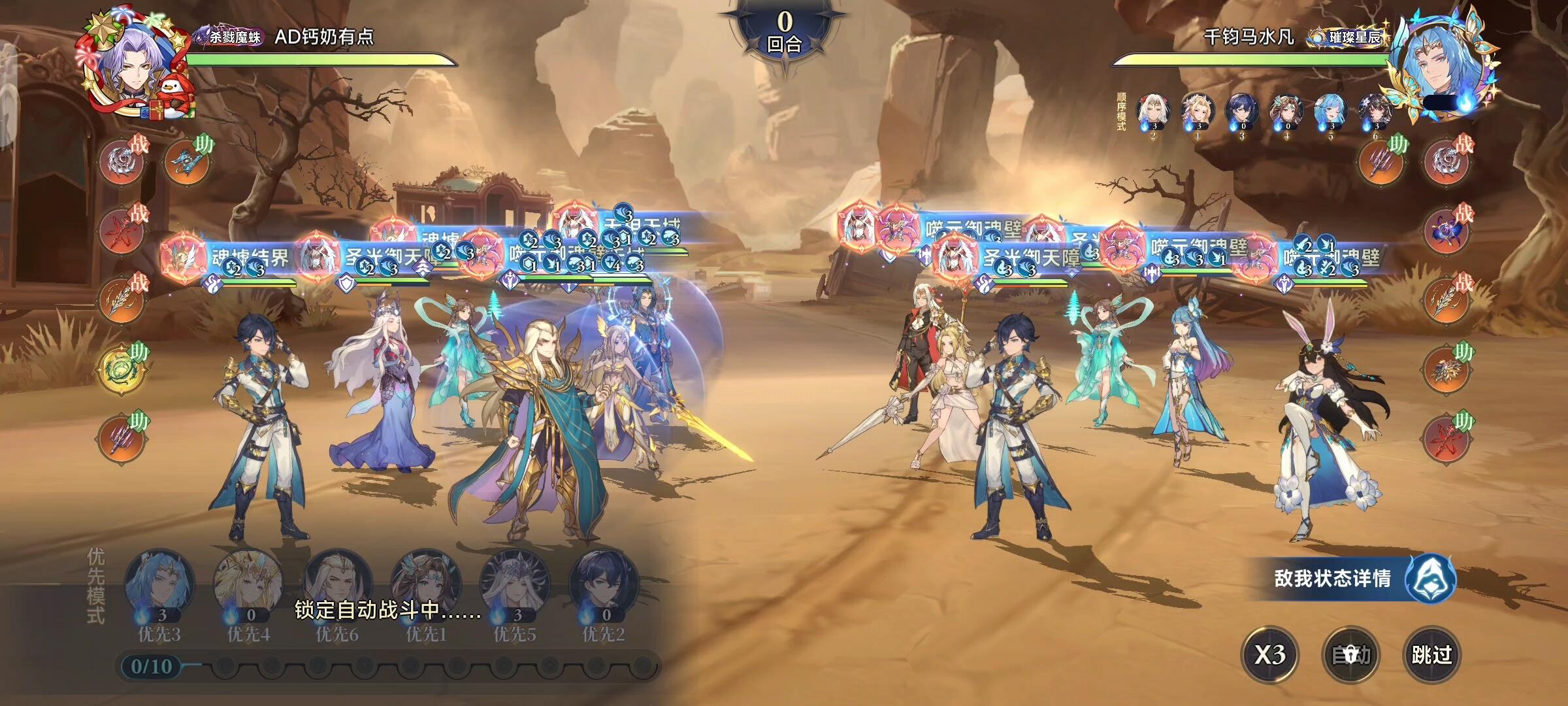Click the locked 自动 auto-battle button
1568x706 pixels.
[x=1350, y=654]
